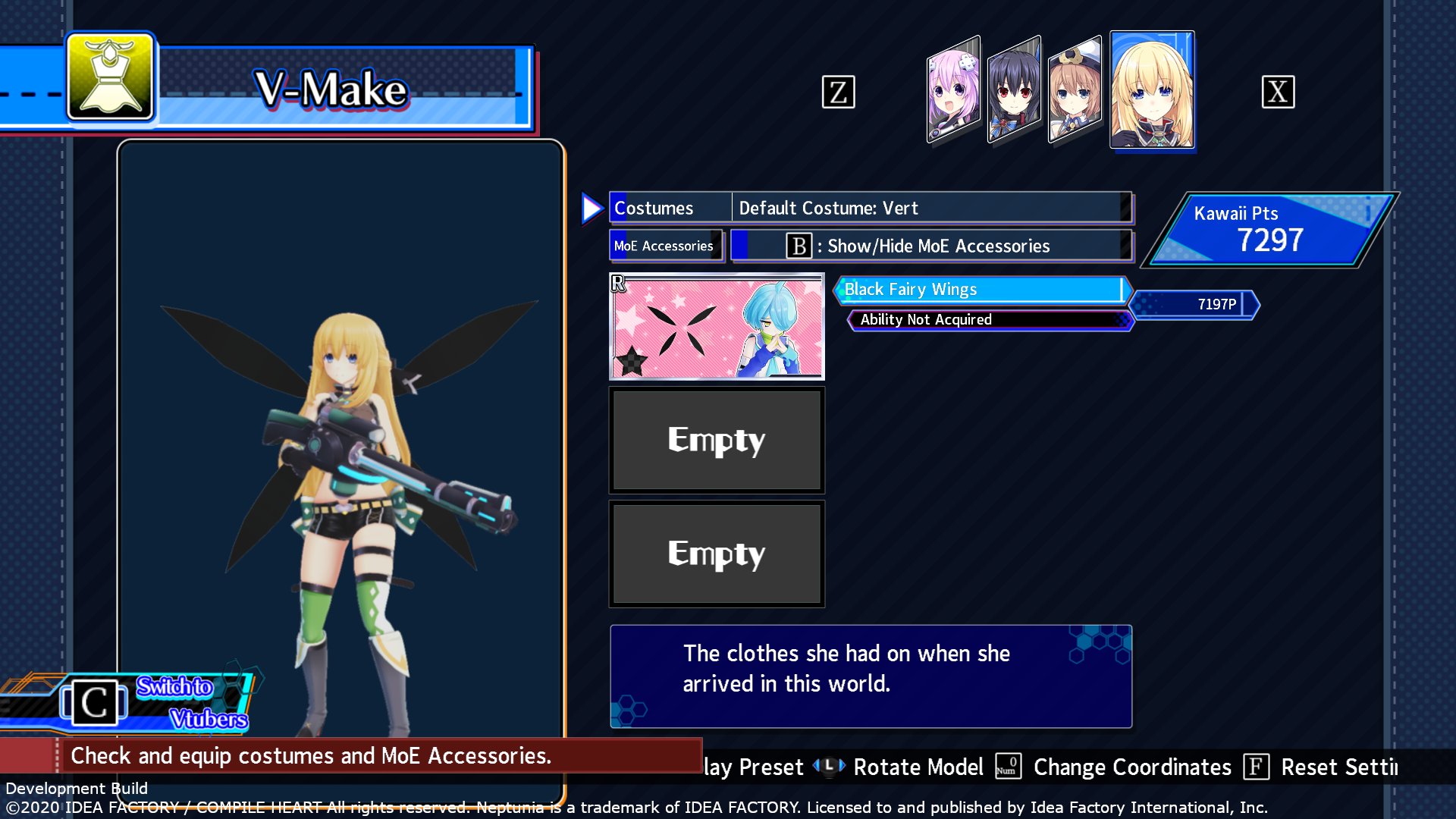Click the V-Make dress icon in the header
Image resolution: width=1456 pixels, height=819 pixels.
pos(110,79)
